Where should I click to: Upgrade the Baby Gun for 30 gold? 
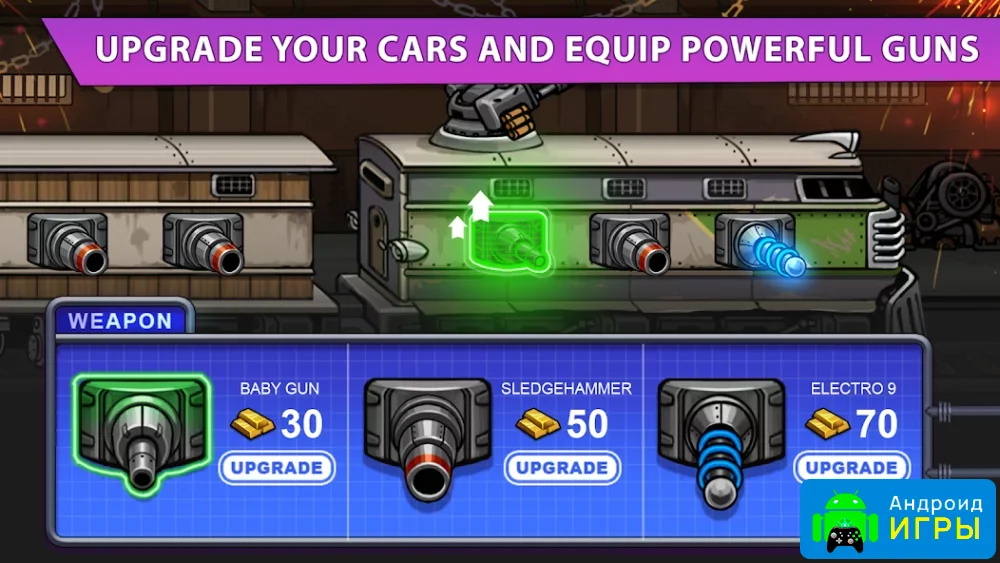(x=276, y=468)
